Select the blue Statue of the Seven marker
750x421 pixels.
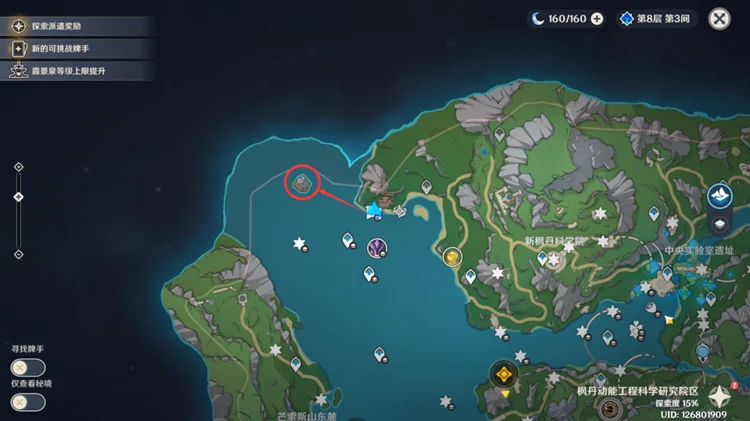point(374,209)
